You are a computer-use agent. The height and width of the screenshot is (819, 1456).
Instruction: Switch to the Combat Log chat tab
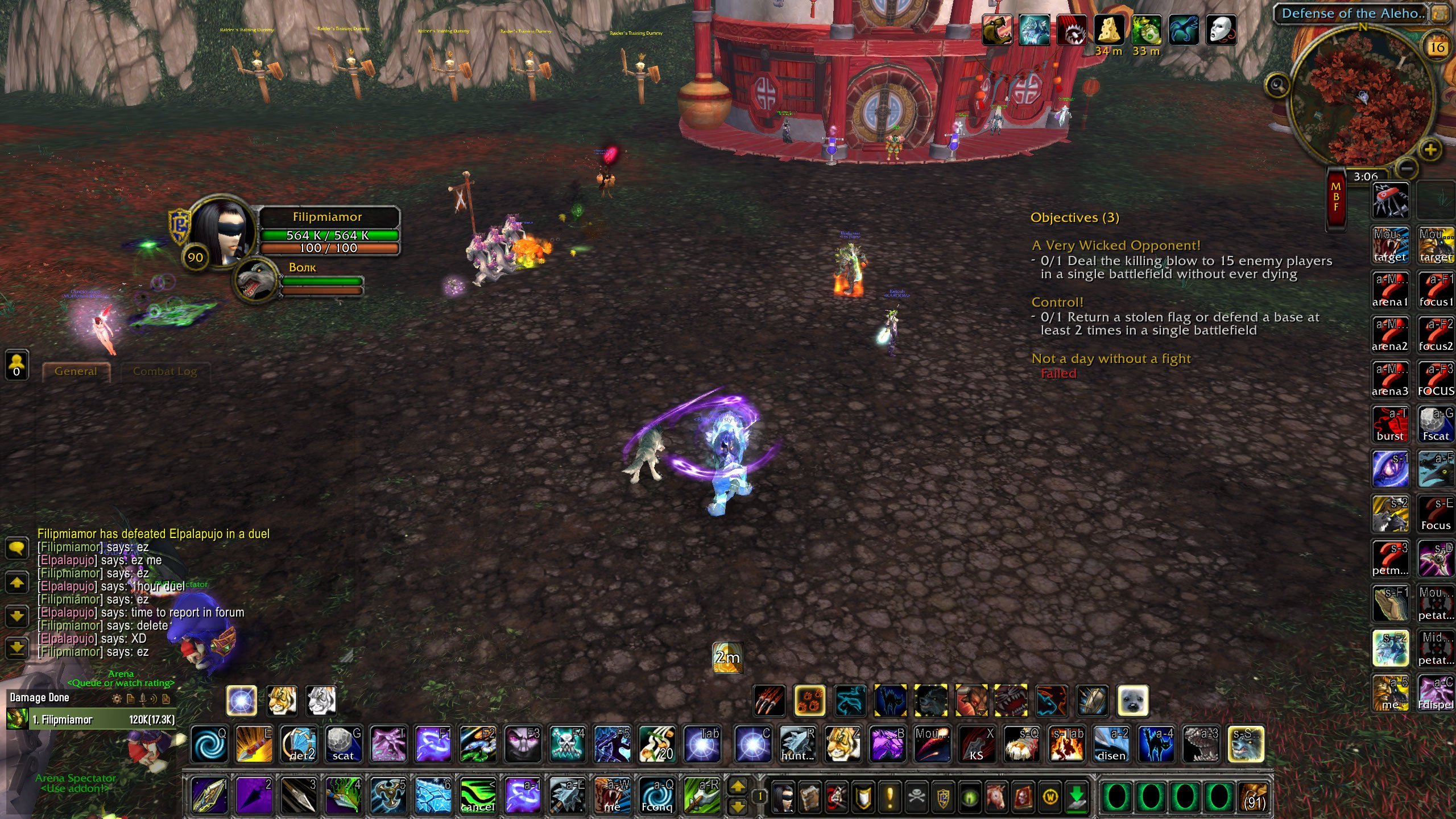[x=164, y=371]
